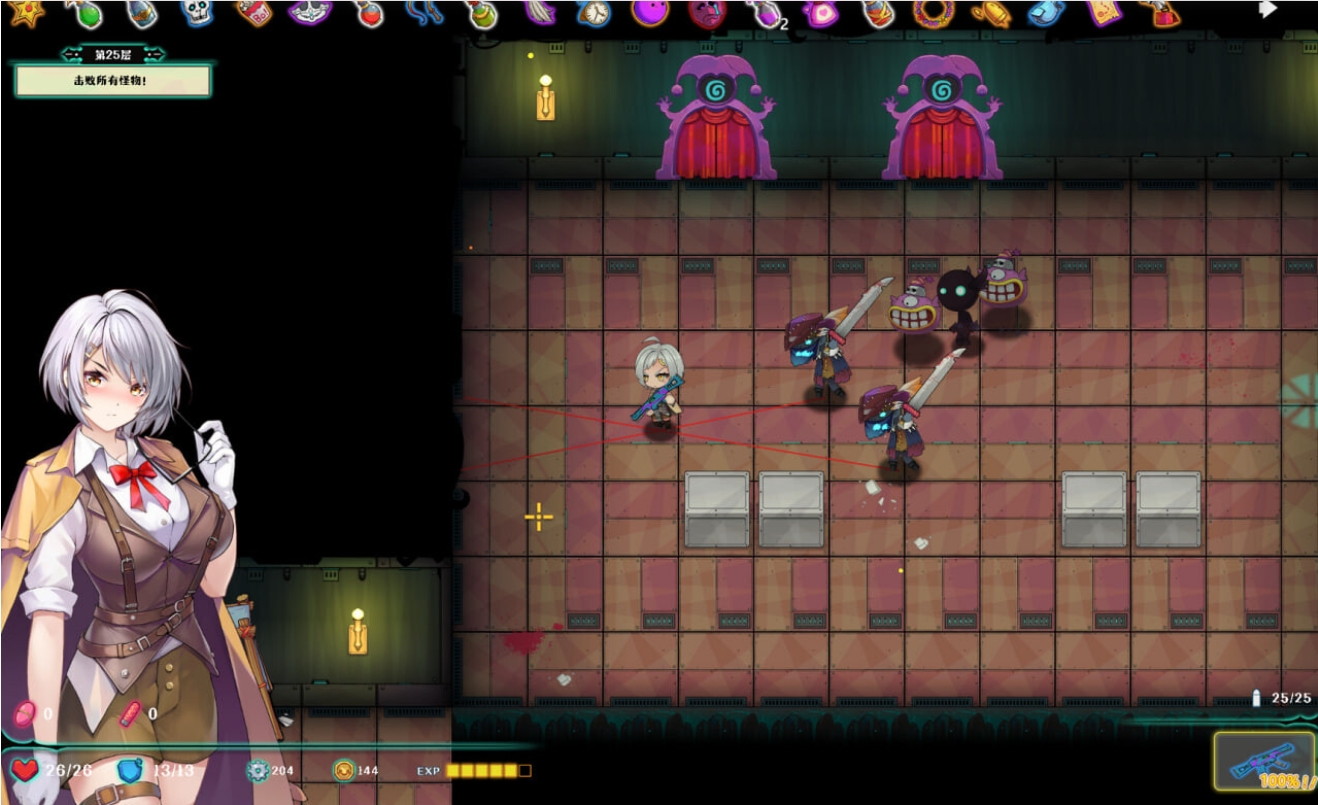The width and height of the screenshot is (1318, 805).
Task: Click the gold coin currency icon
Action: point(344,770)
